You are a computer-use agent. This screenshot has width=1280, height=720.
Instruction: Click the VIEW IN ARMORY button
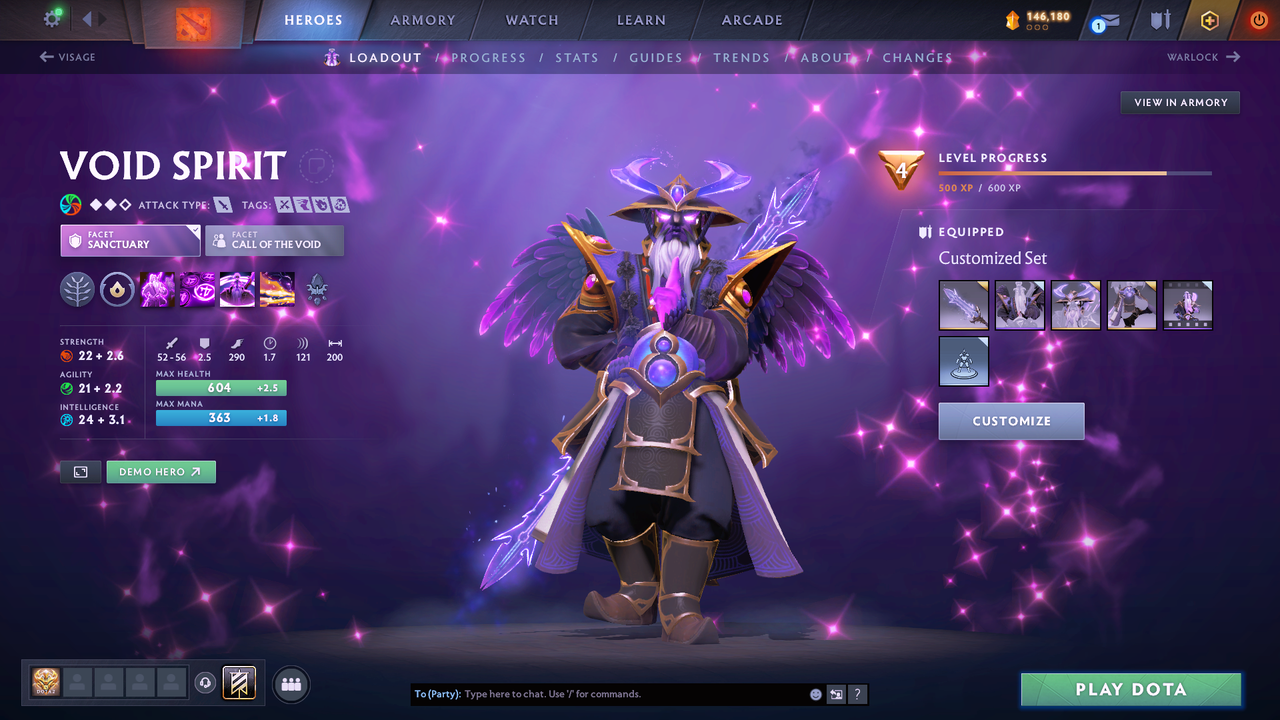pos(1179,102)
